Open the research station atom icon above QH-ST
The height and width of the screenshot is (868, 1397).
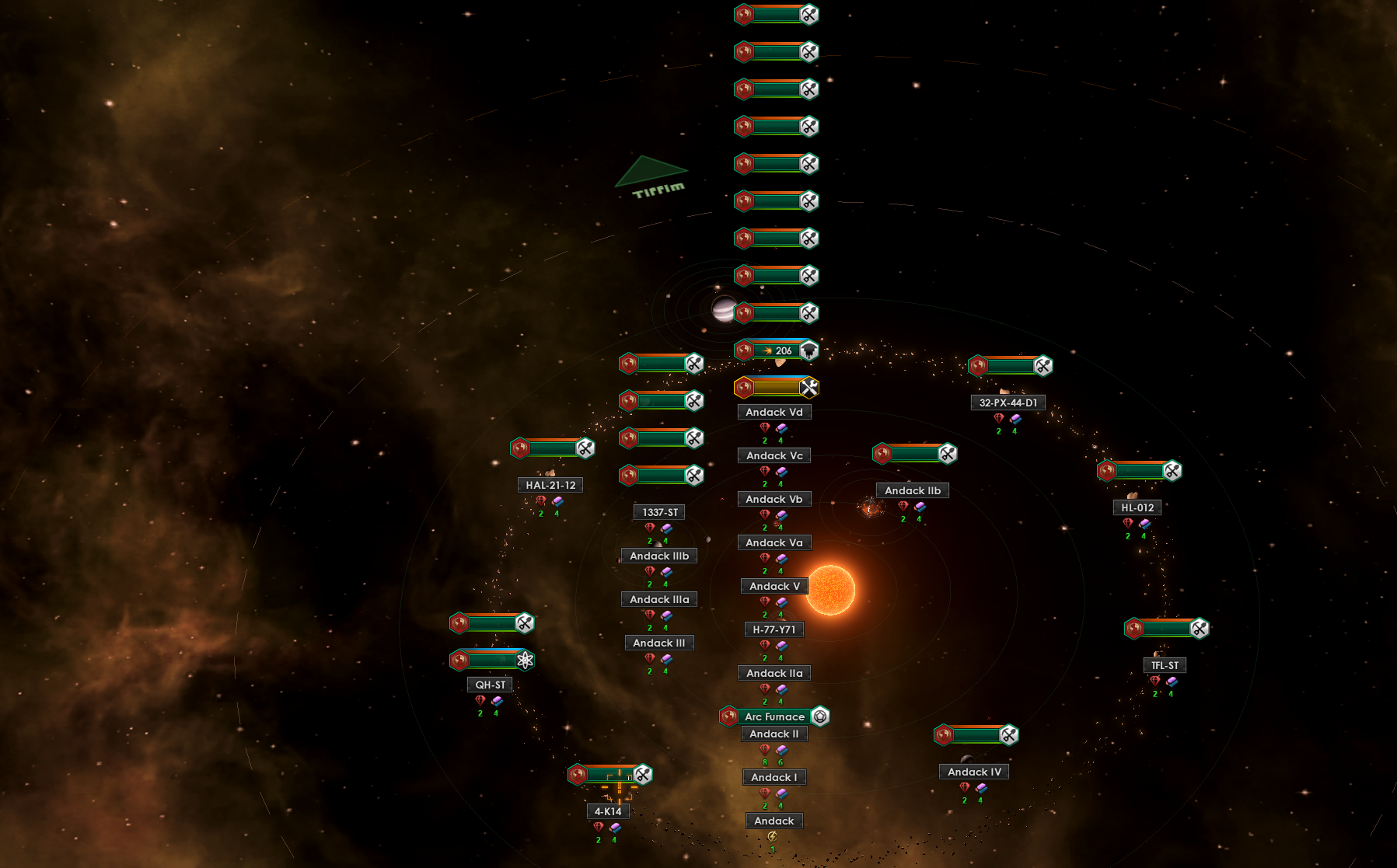[x=525, y=659]
